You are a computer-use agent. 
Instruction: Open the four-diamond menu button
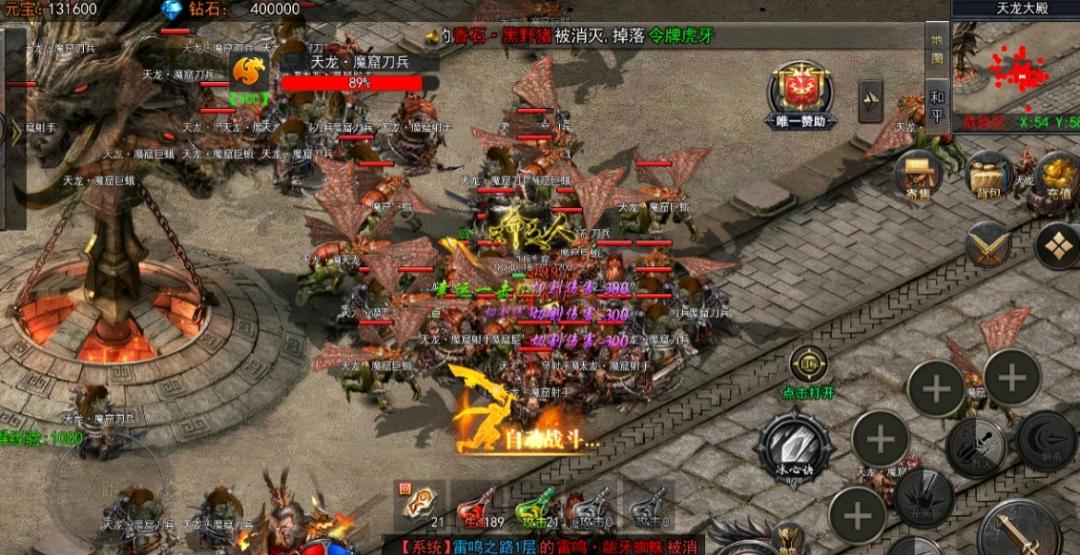pyautogui.click(x=1057, y=244)
